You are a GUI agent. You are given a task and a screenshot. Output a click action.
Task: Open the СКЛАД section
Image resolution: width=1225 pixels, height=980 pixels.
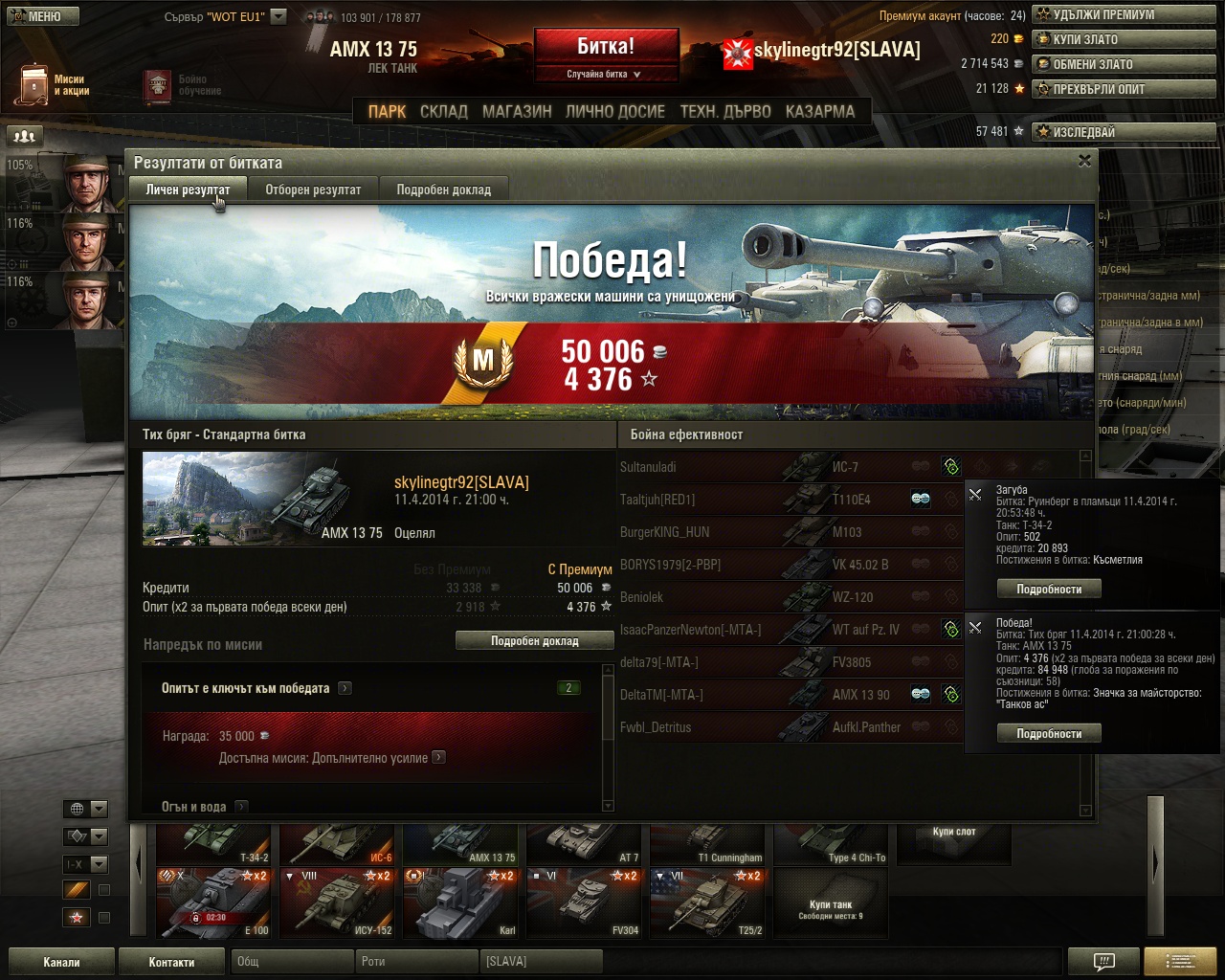click(x=444, y=112)
